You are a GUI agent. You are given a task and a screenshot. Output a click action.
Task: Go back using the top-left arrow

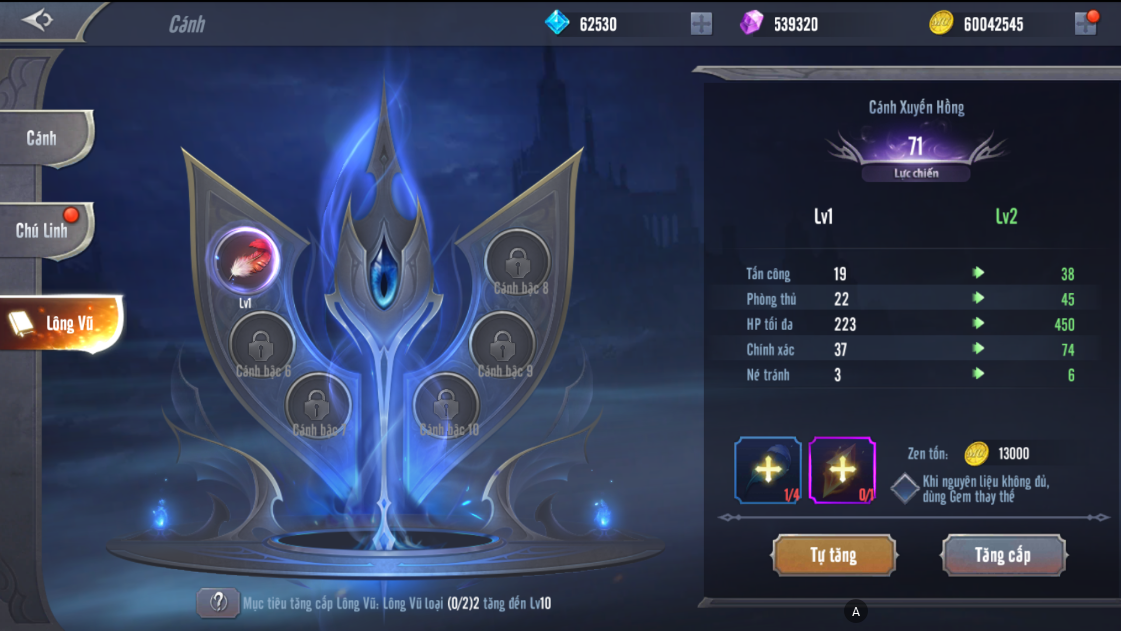(37, 20)
